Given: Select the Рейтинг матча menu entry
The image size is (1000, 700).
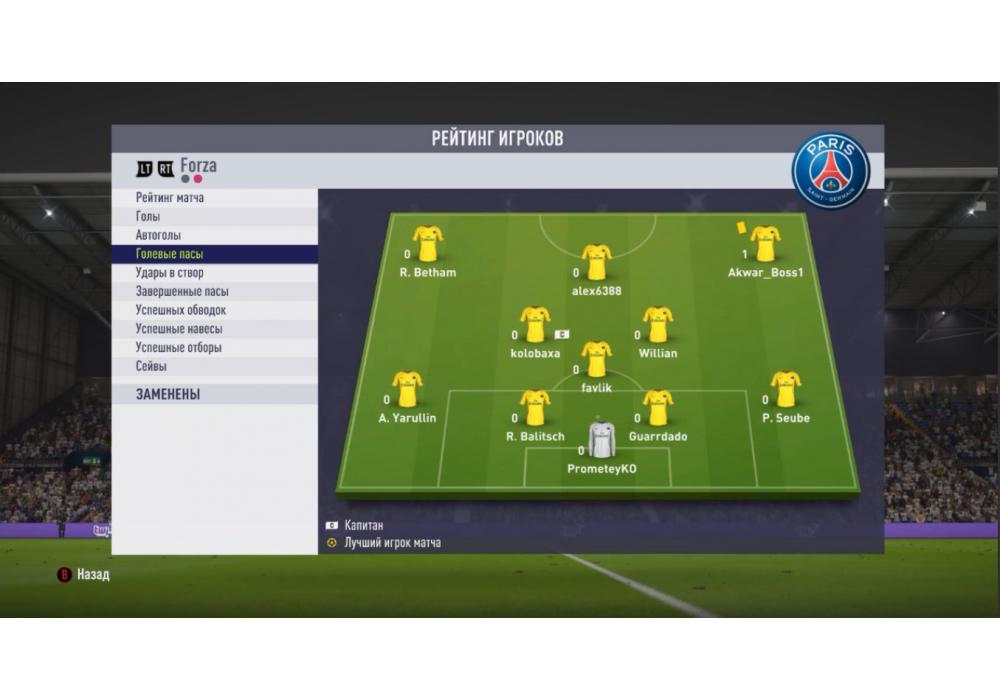Looking at the screenshot, I should (170, 198).
